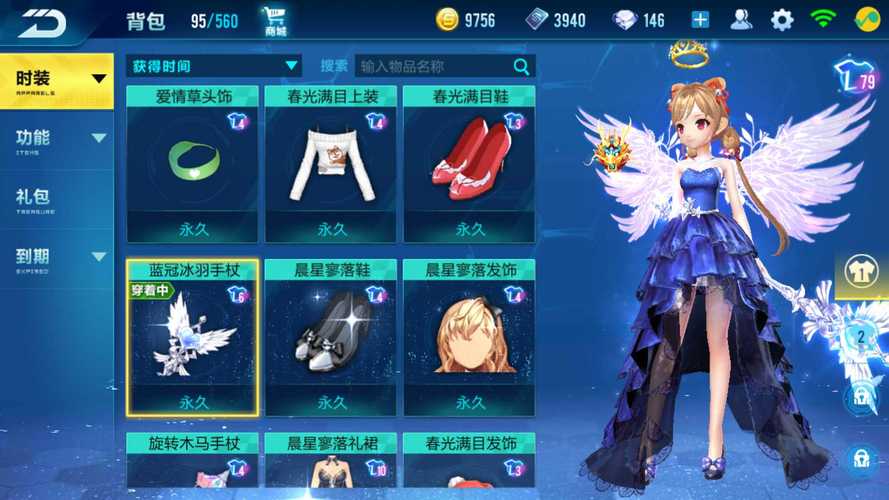Add more diamonds with the plus button
This screenshot has width=889, height=500.
(x=700, y=20)
